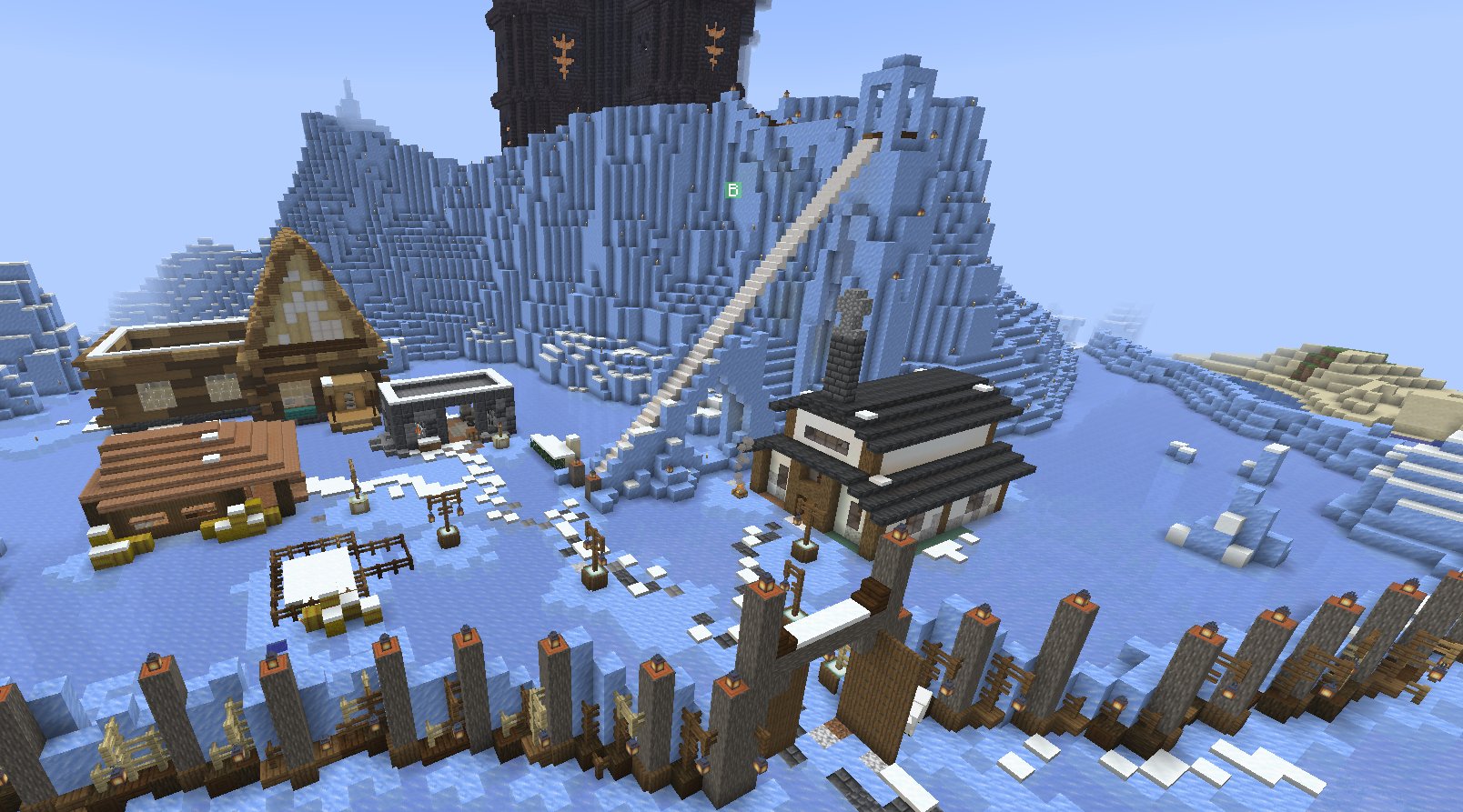The width and height of the screenshot is (1463, 812).
Task: Click the green B waypoint marker
Action: [x=732, y=190]
